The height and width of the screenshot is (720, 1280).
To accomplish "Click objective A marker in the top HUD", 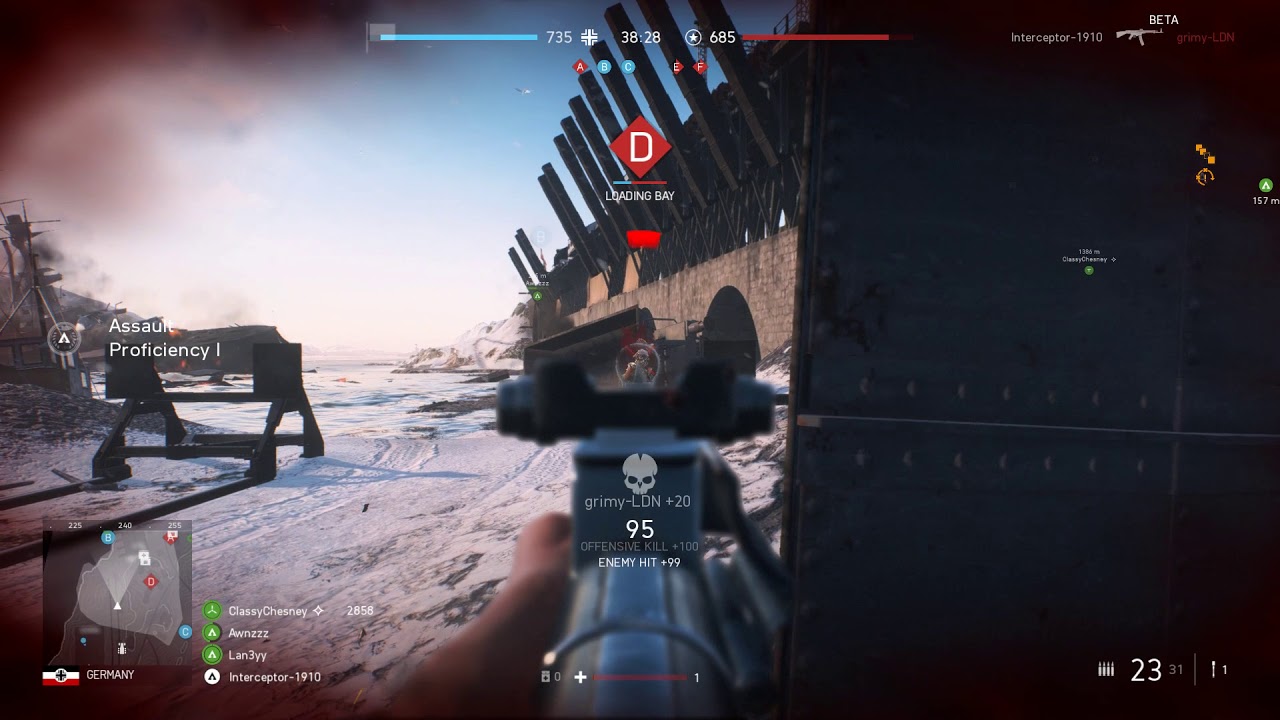I will [581, 66].
